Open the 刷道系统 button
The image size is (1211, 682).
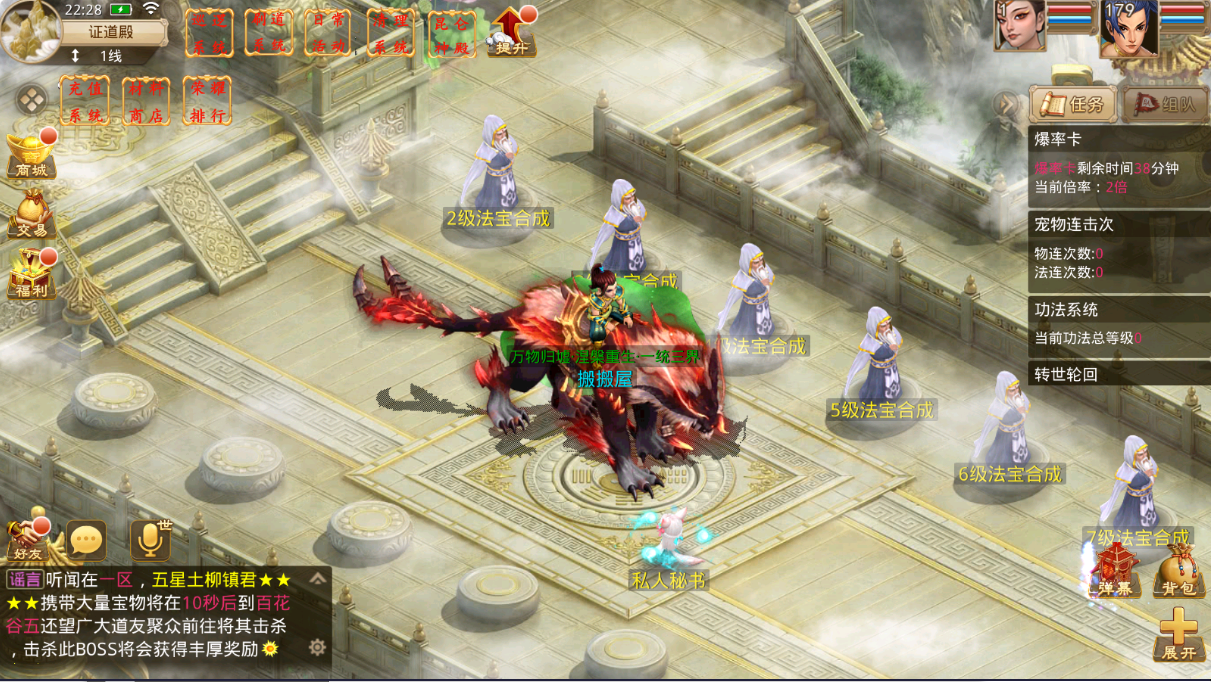coord(270,33)
